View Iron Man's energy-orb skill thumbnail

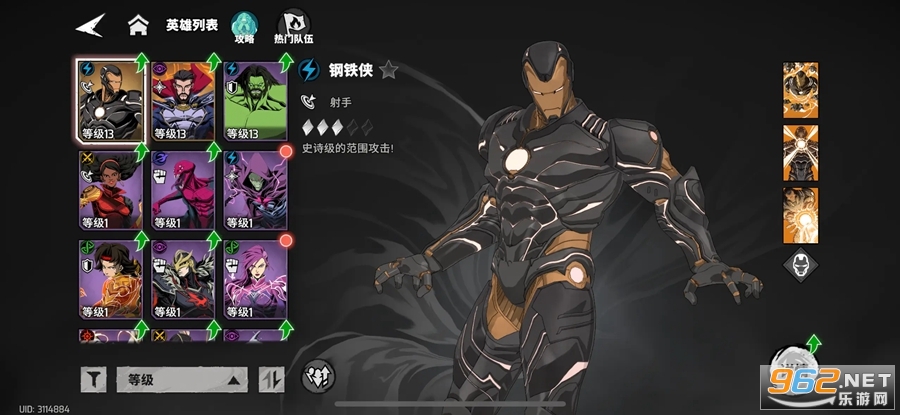800,214
